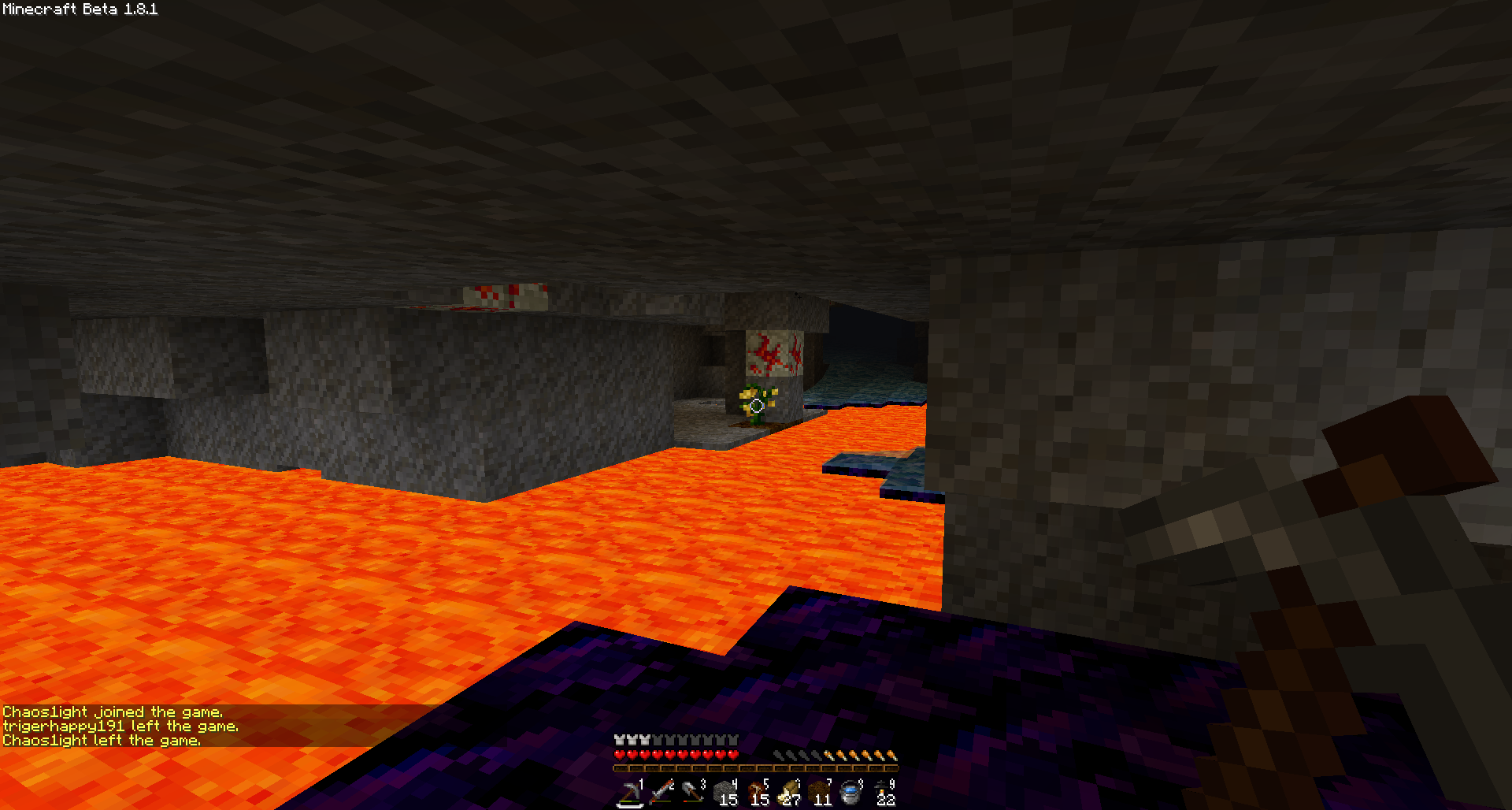Click the crosshair in the screen center

[756, 405]
